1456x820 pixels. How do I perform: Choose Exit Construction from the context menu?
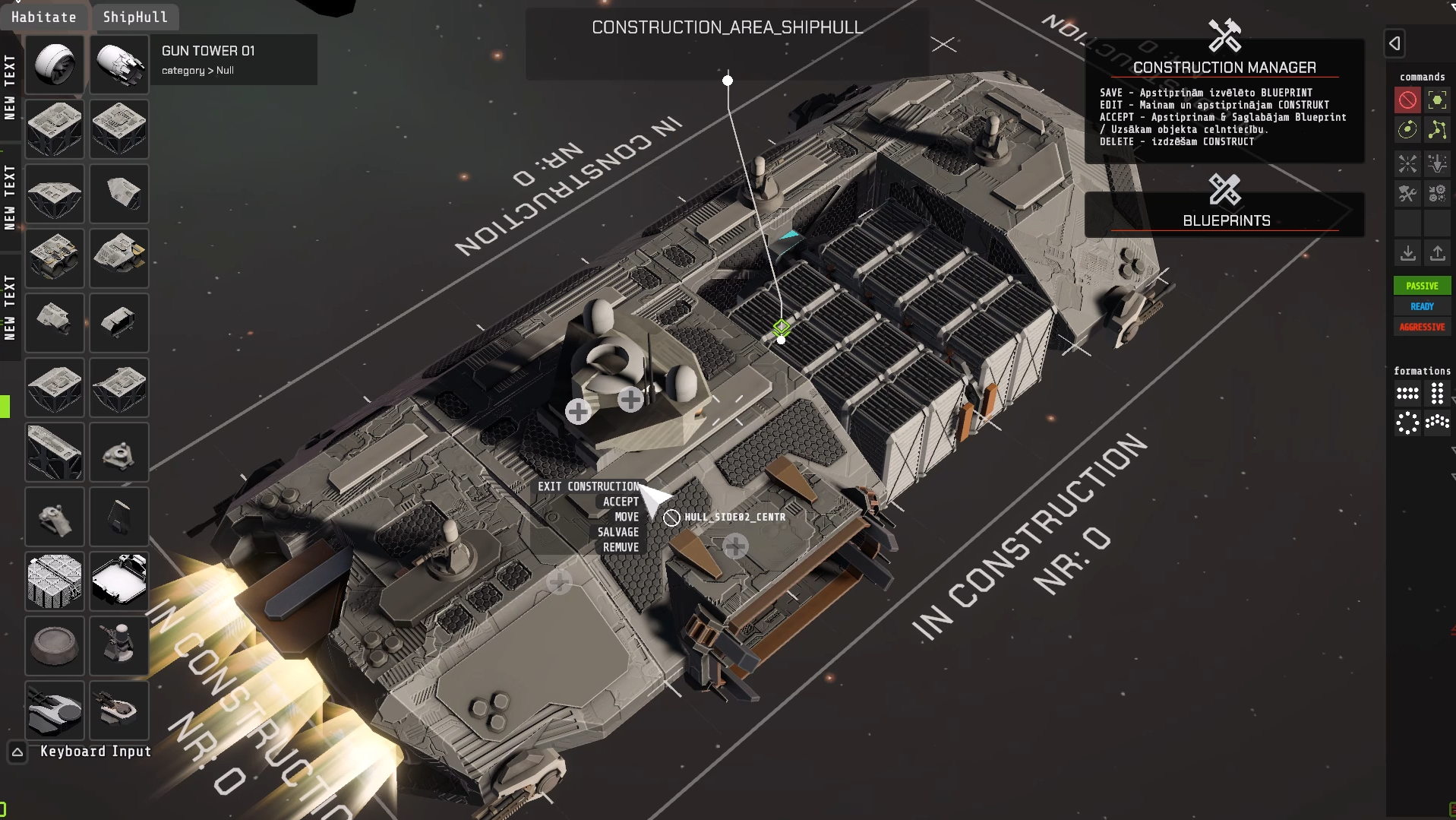pyautogui.click(x=589, y=486)
